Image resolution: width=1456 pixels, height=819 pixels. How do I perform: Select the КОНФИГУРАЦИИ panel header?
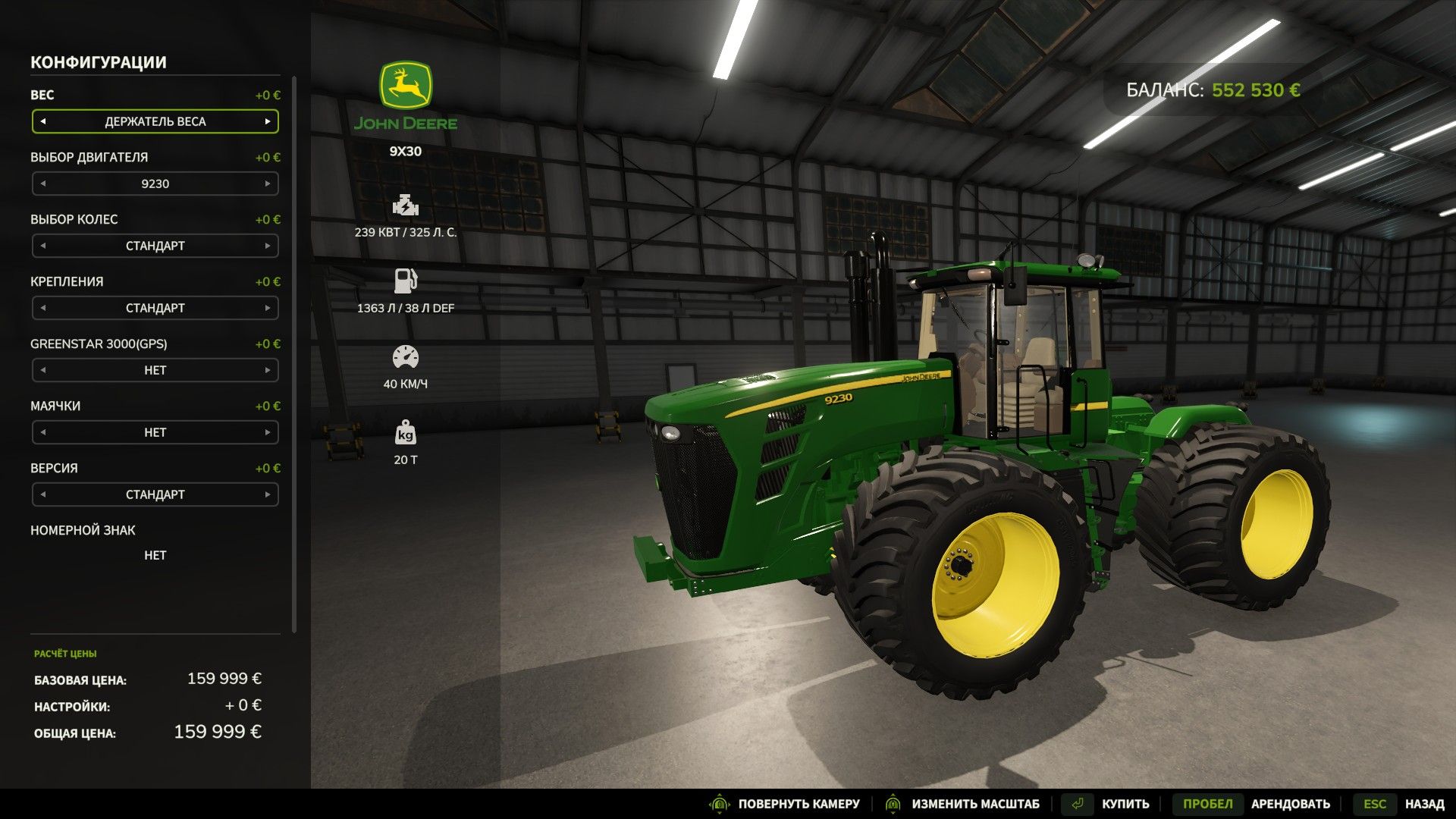click(x=98, y=62)
